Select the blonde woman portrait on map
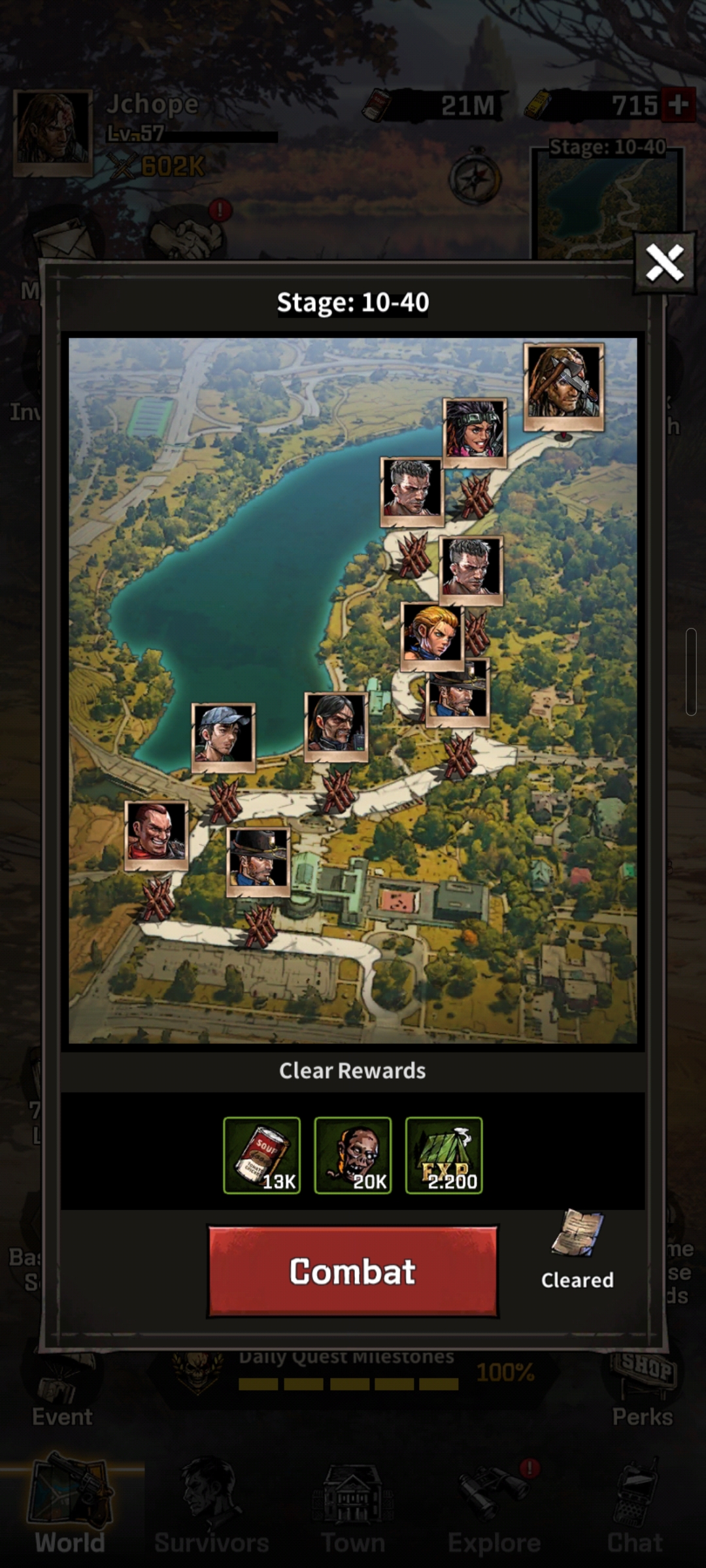 tap(431, 635)
